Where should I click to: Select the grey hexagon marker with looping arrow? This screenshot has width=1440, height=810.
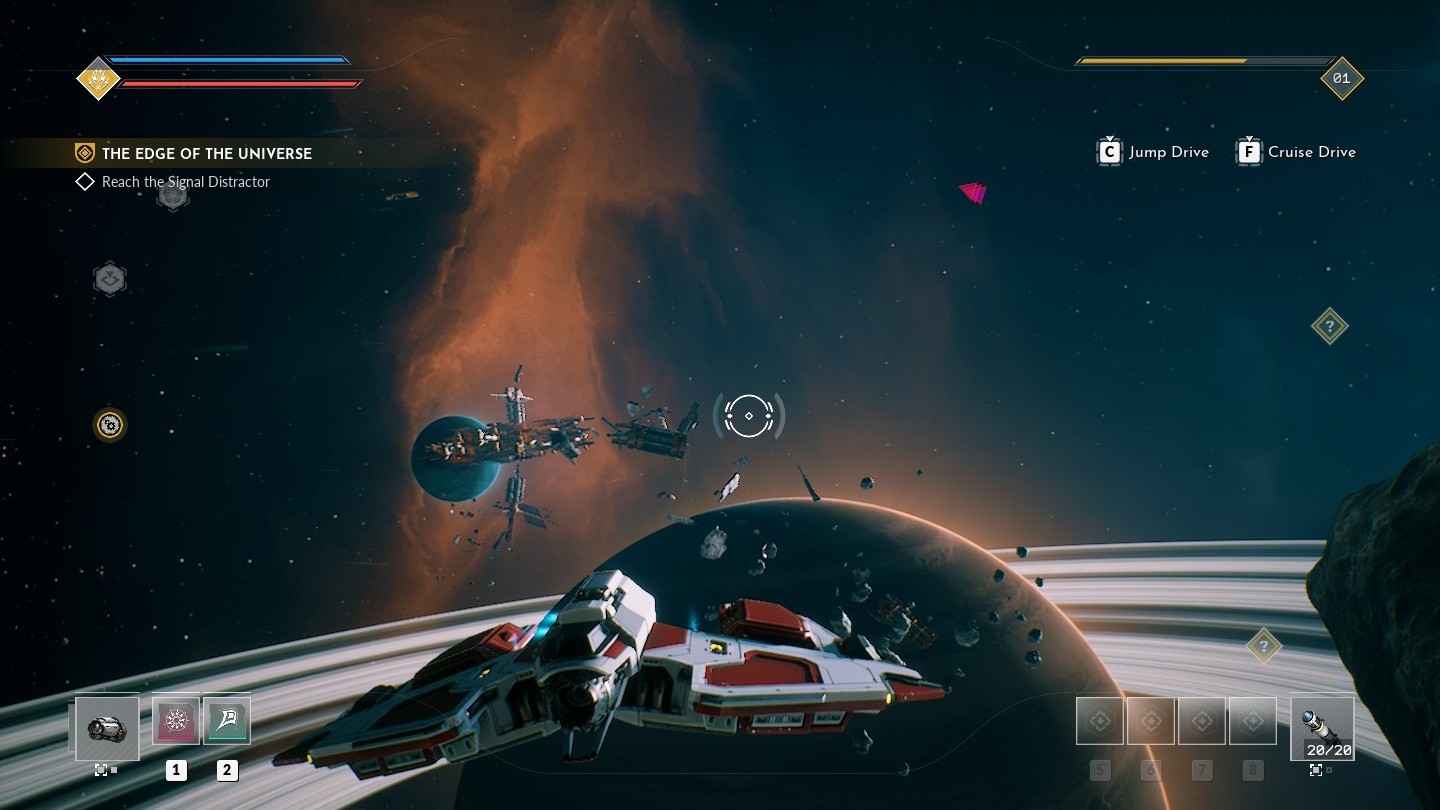point(110,279)
